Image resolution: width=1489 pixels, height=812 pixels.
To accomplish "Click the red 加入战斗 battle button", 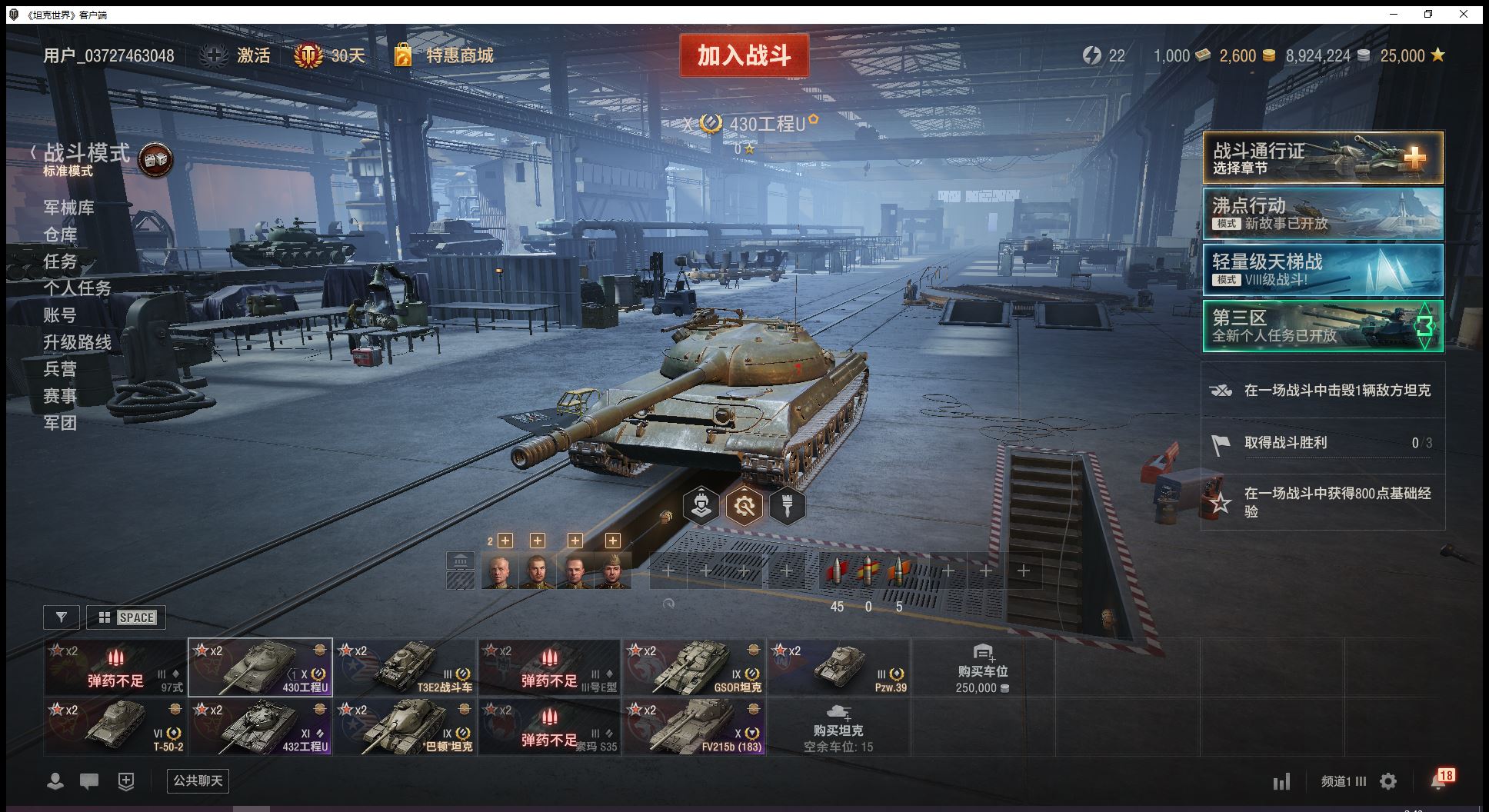I will pyautogui.click(x=744, y=55).
